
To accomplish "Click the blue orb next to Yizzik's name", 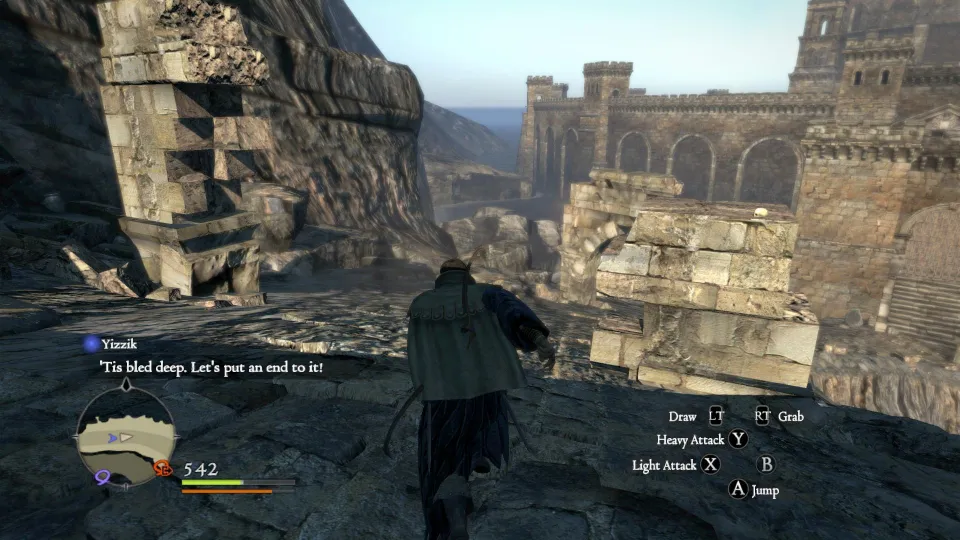I will coord(90,343).
